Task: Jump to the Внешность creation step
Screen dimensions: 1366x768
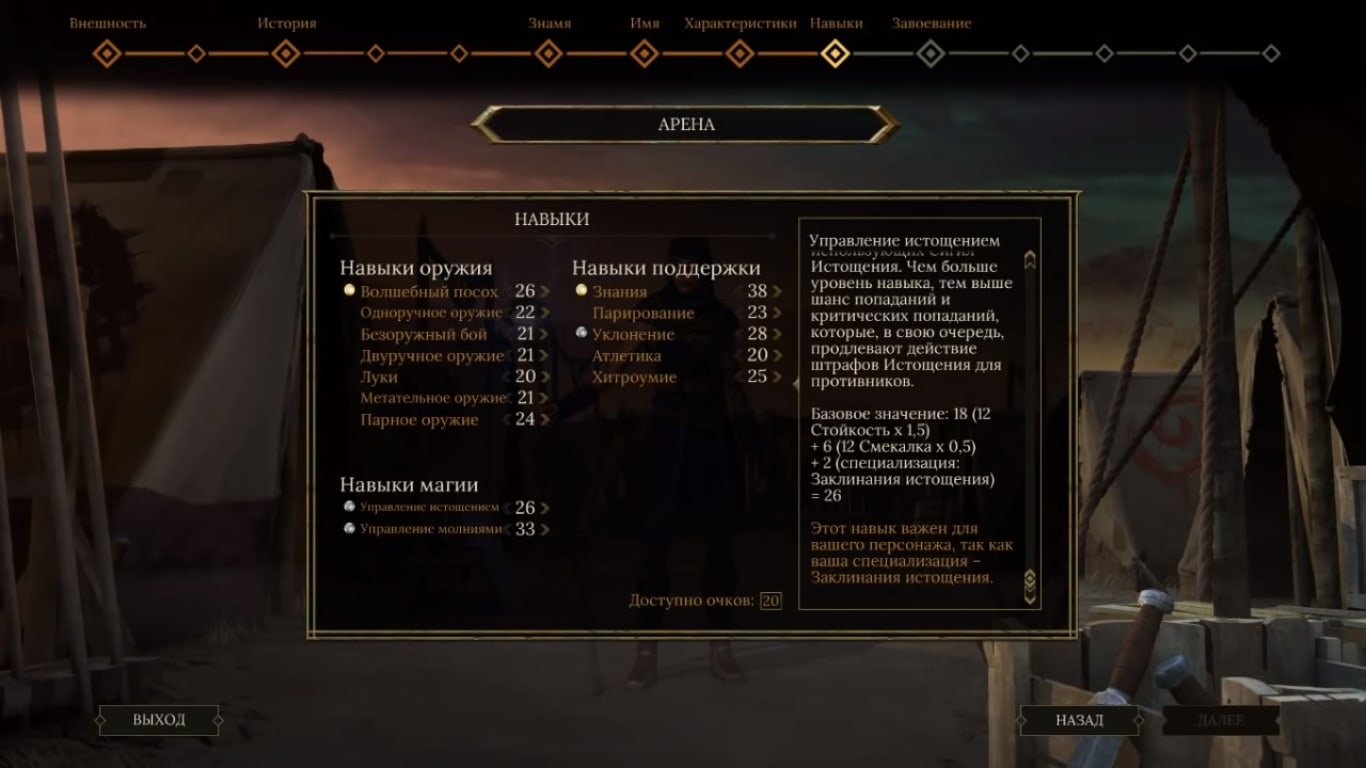Action: click(107, 53)
